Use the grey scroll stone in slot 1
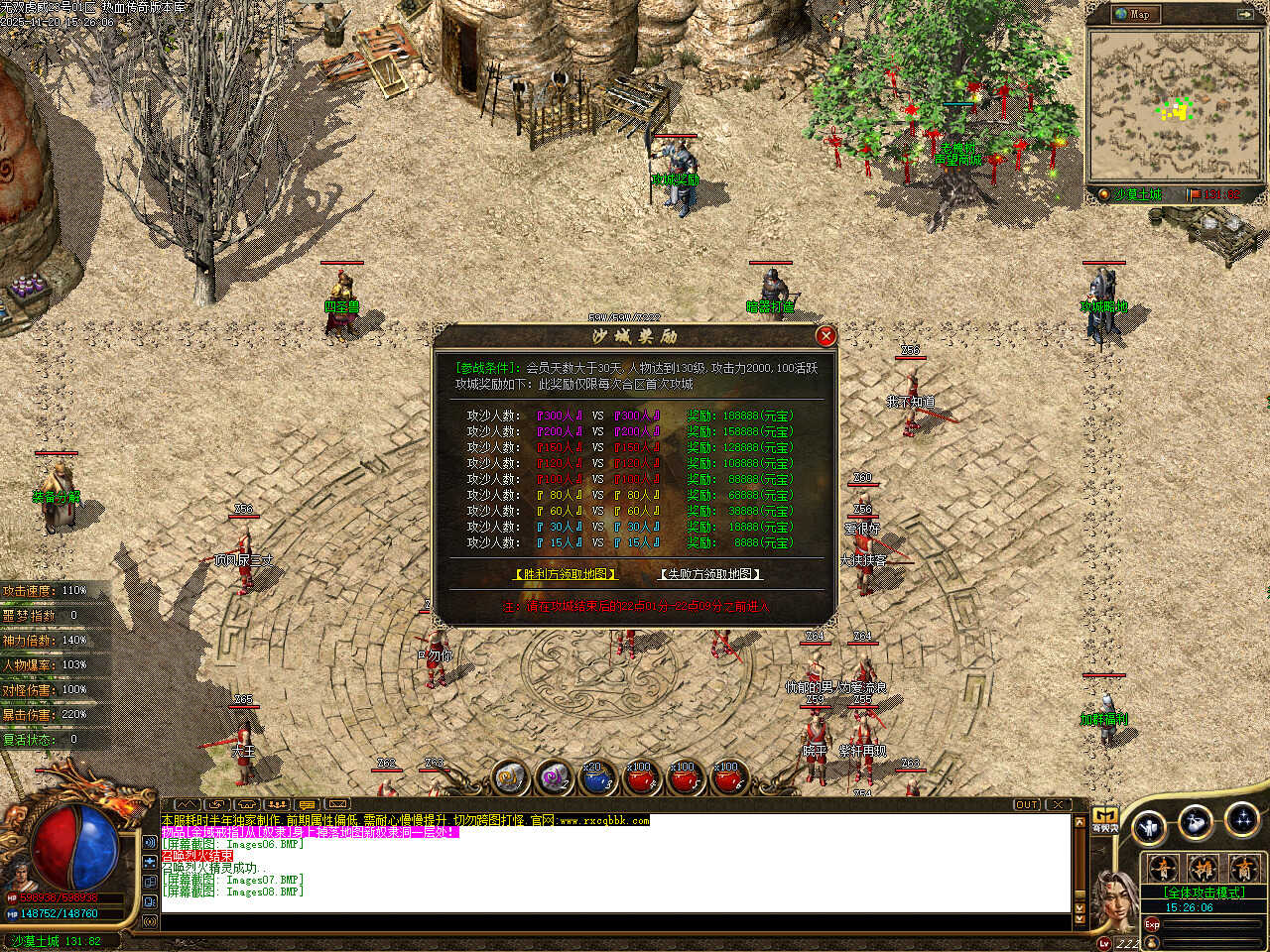 [x=511, y=778]
